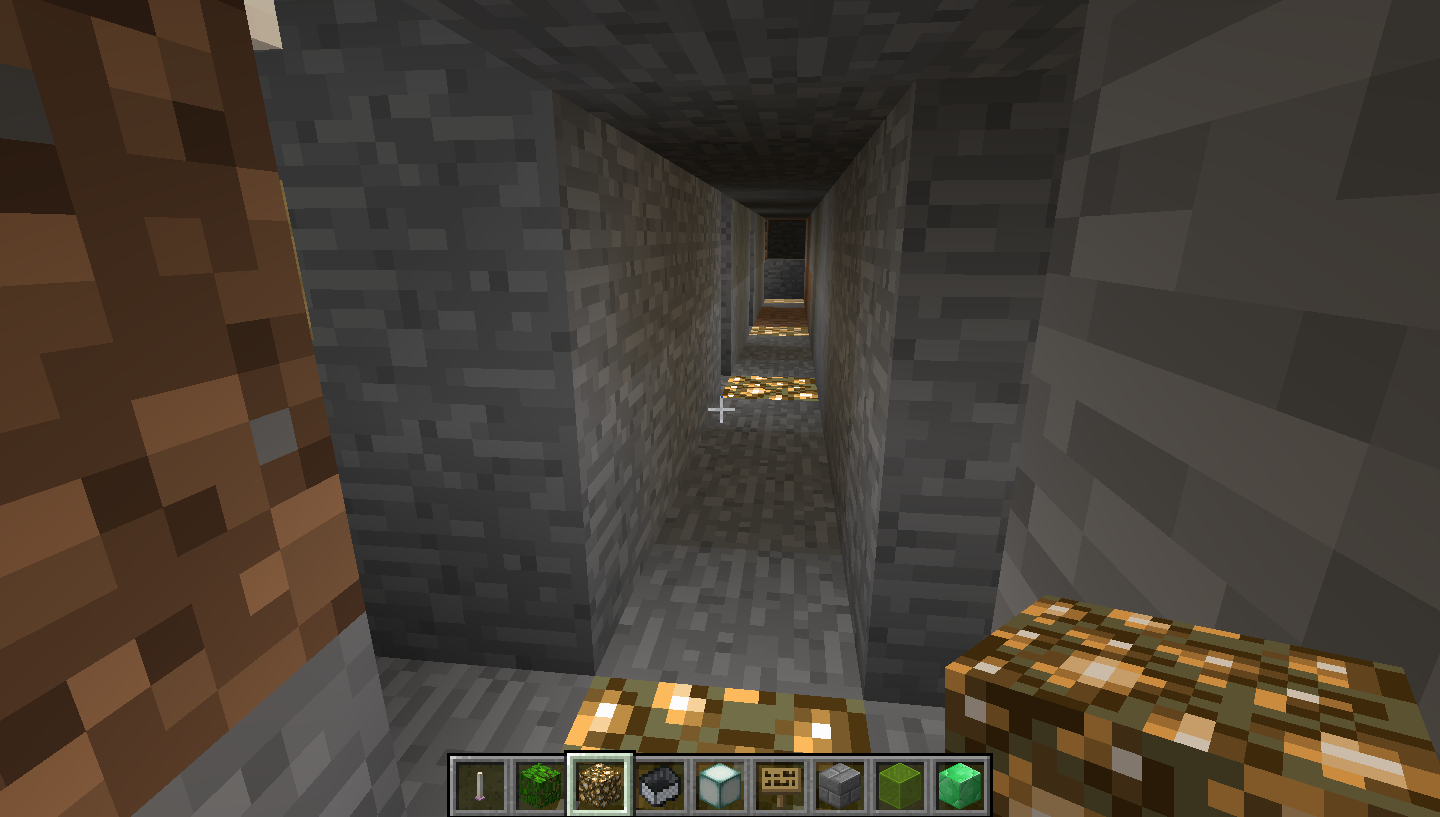Select the lime slime block slot
Image resolution: width=1440 pixels, height=817 pixels.
(900, 784)
